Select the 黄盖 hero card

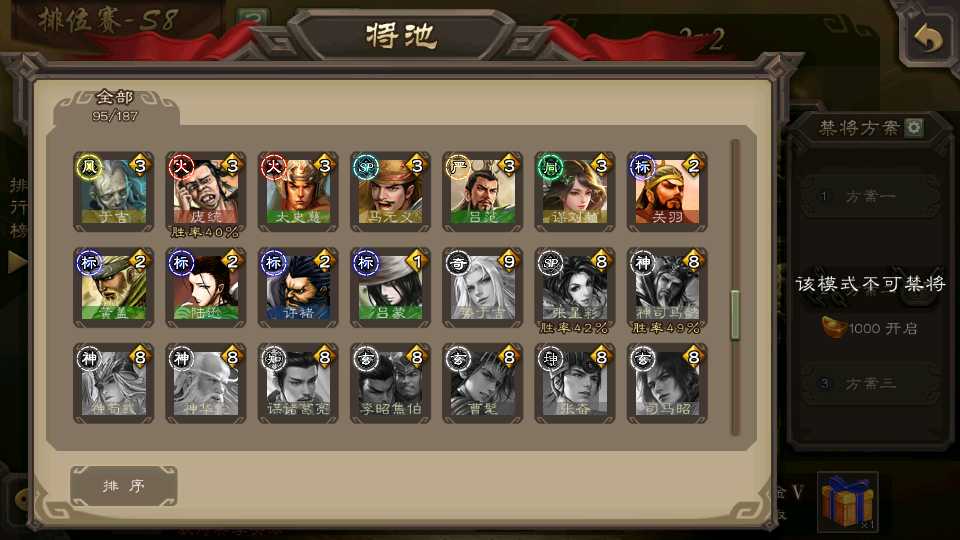point(113,285)
